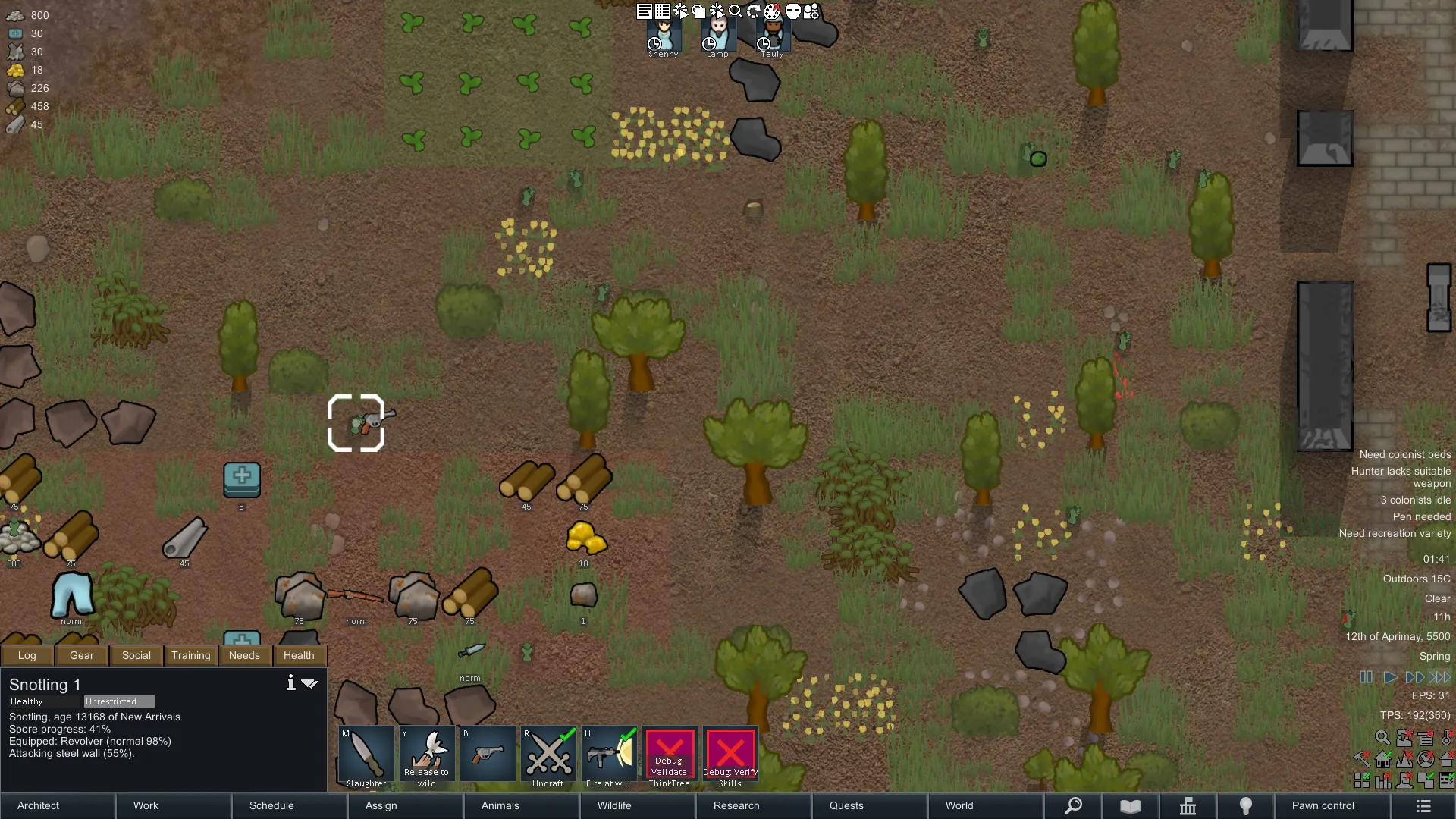Open the Health tab
This screenshot has height=819, width=1456.
pos(299,655)
